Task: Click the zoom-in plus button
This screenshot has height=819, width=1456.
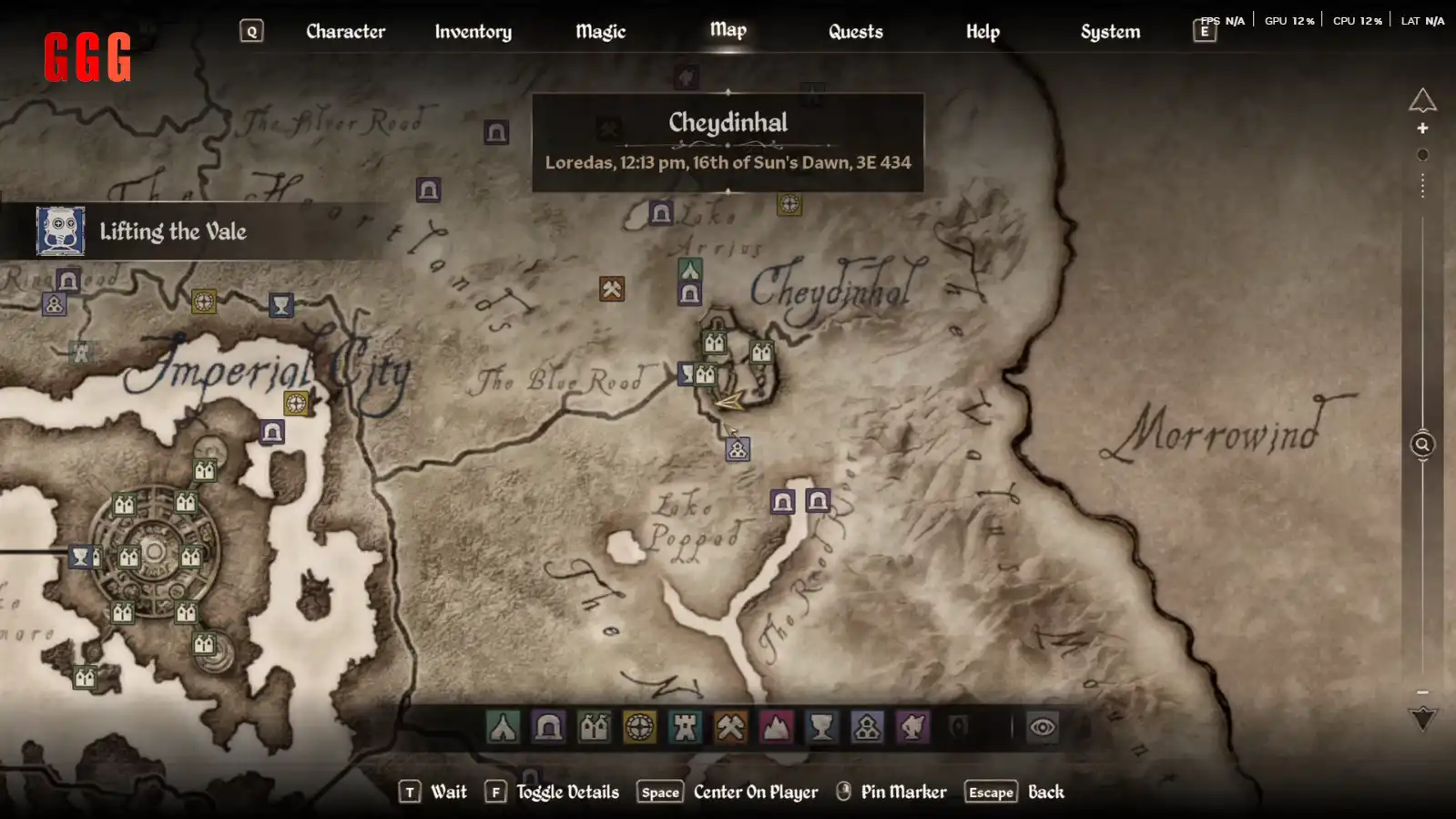Action: tap(1422, 128)
